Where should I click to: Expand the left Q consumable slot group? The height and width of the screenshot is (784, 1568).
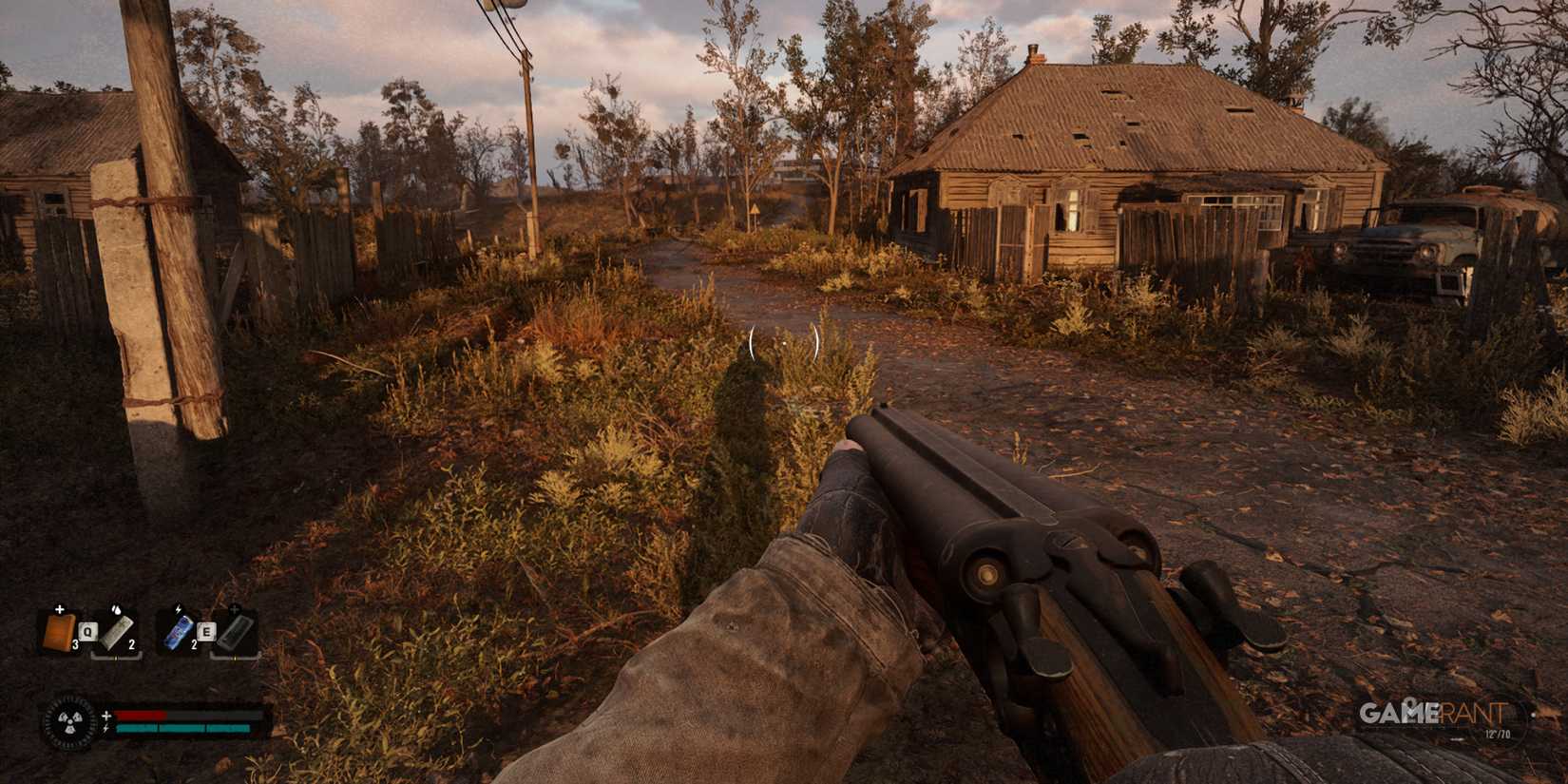pos(87,631)
